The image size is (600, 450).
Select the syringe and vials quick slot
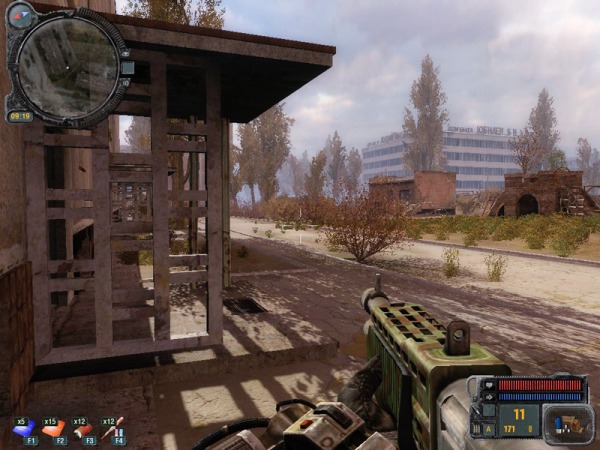click(112, 430)
